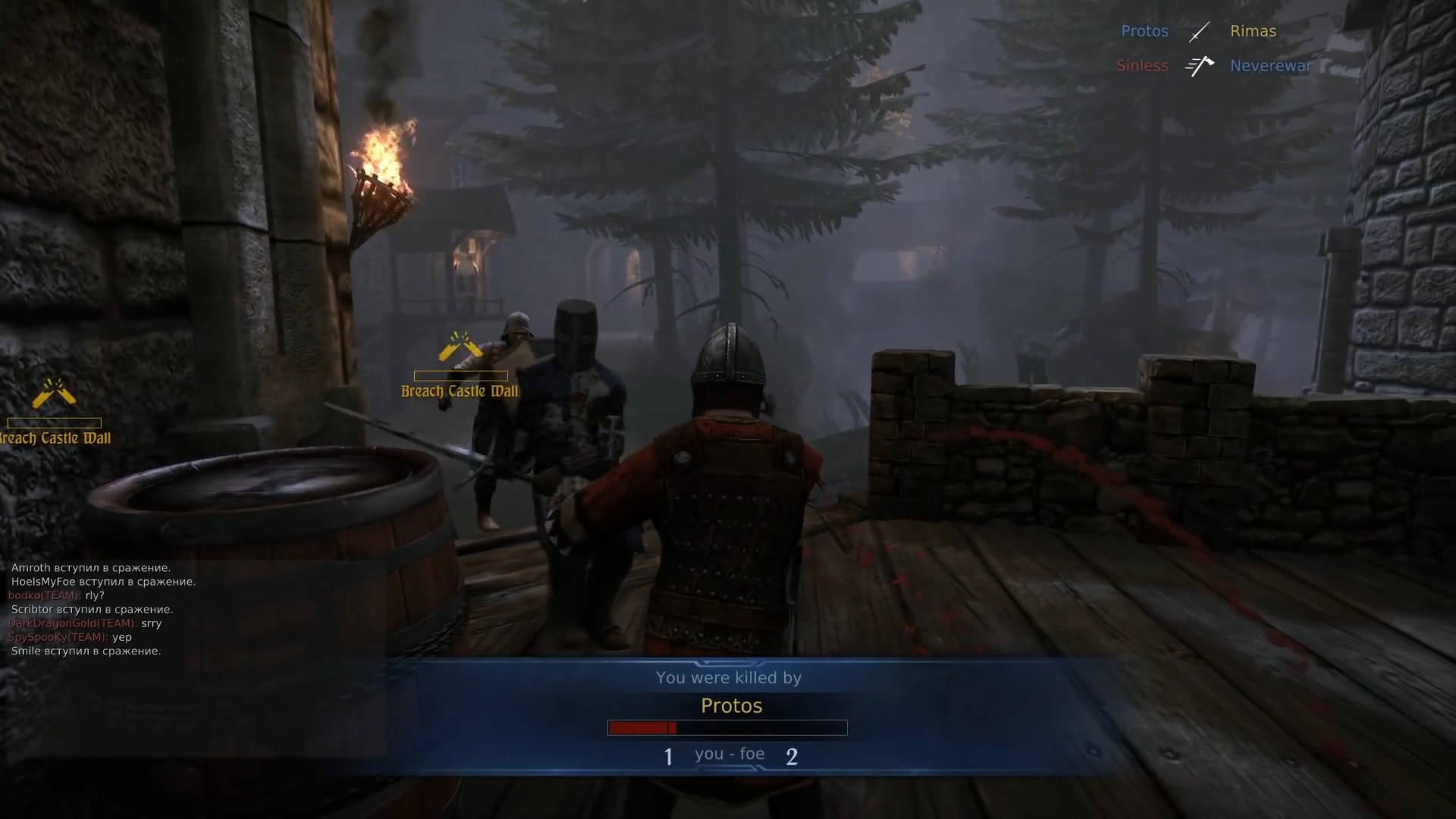Viewport: 1456px width, 819px height.
Task: Click the sword kill-feed icon between Protos and Rimas
Action: pyautogui.click(x=1199, y=31)
